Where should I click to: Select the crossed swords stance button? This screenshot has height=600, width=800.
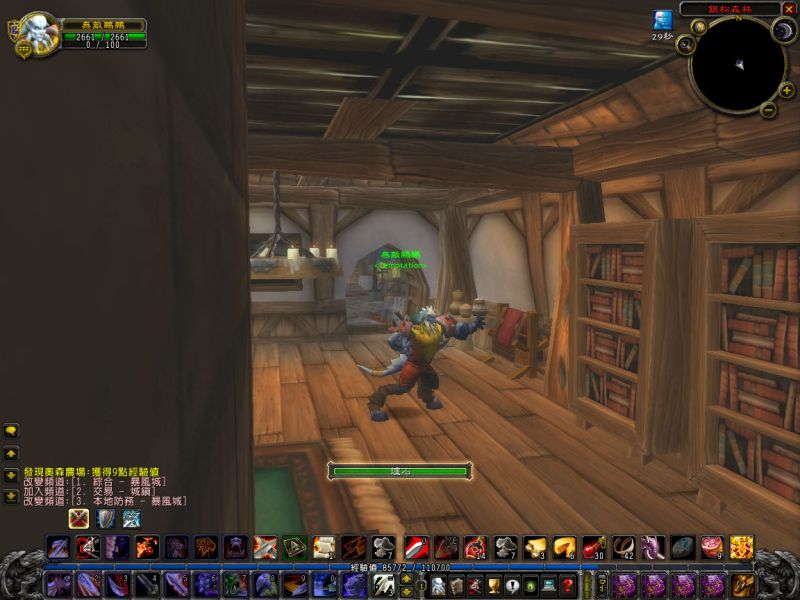point(79,519)
